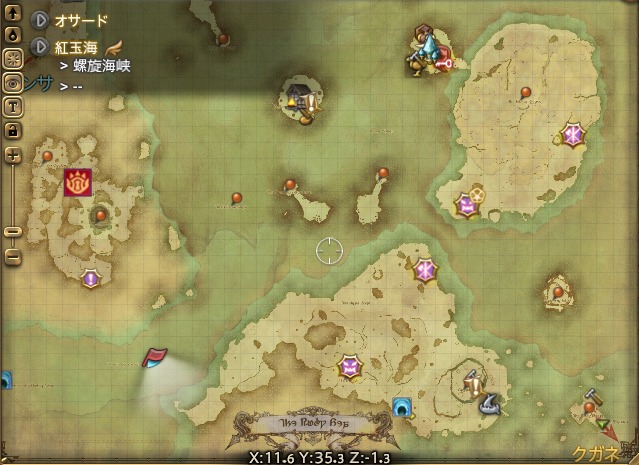
Task: Select the blue archway icon near the map title
Action: click(x=403, y=406)
